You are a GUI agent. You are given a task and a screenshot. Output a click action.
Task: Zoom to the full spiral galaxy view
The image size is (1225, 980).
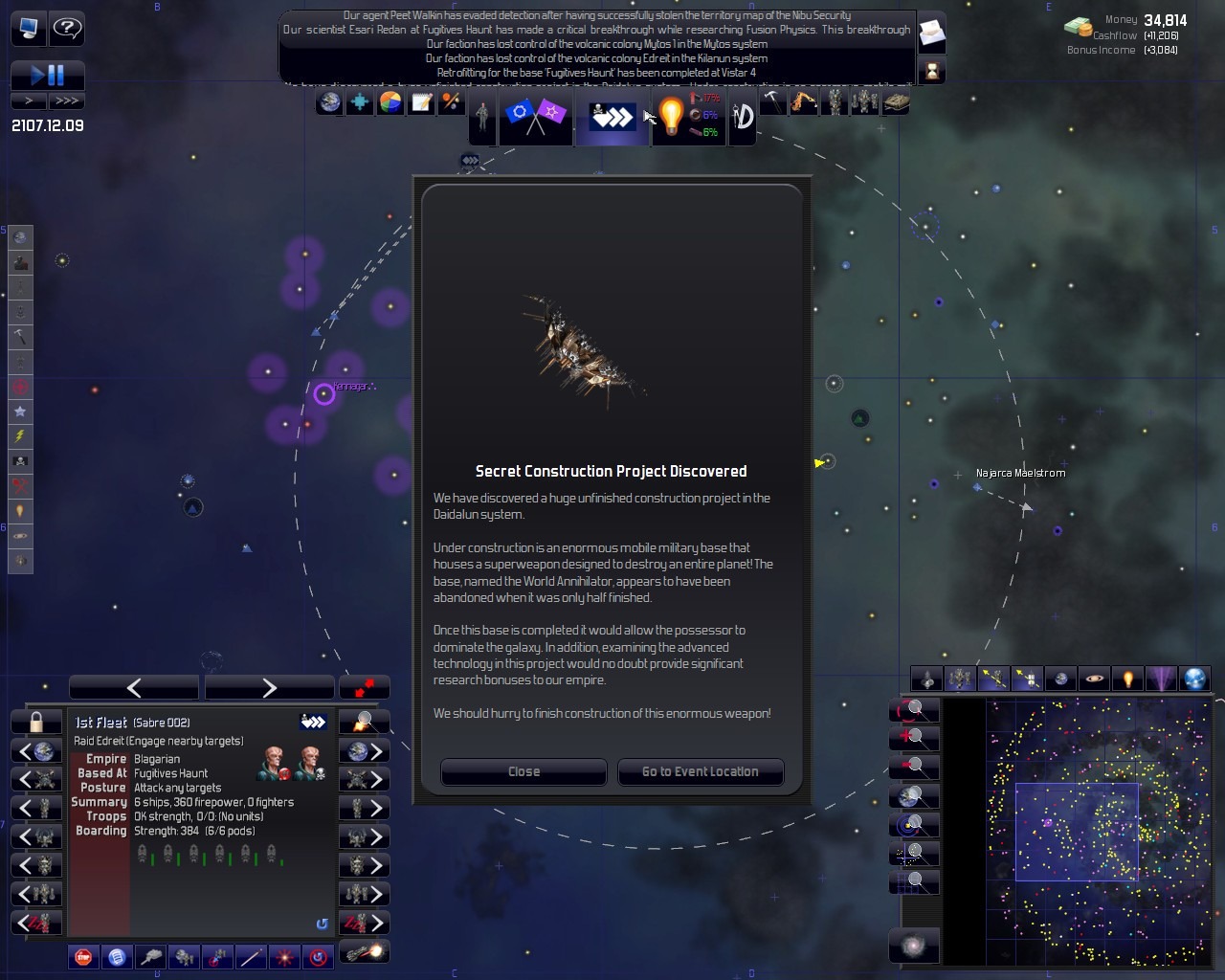pyautogui.click(x=914, y=947)
